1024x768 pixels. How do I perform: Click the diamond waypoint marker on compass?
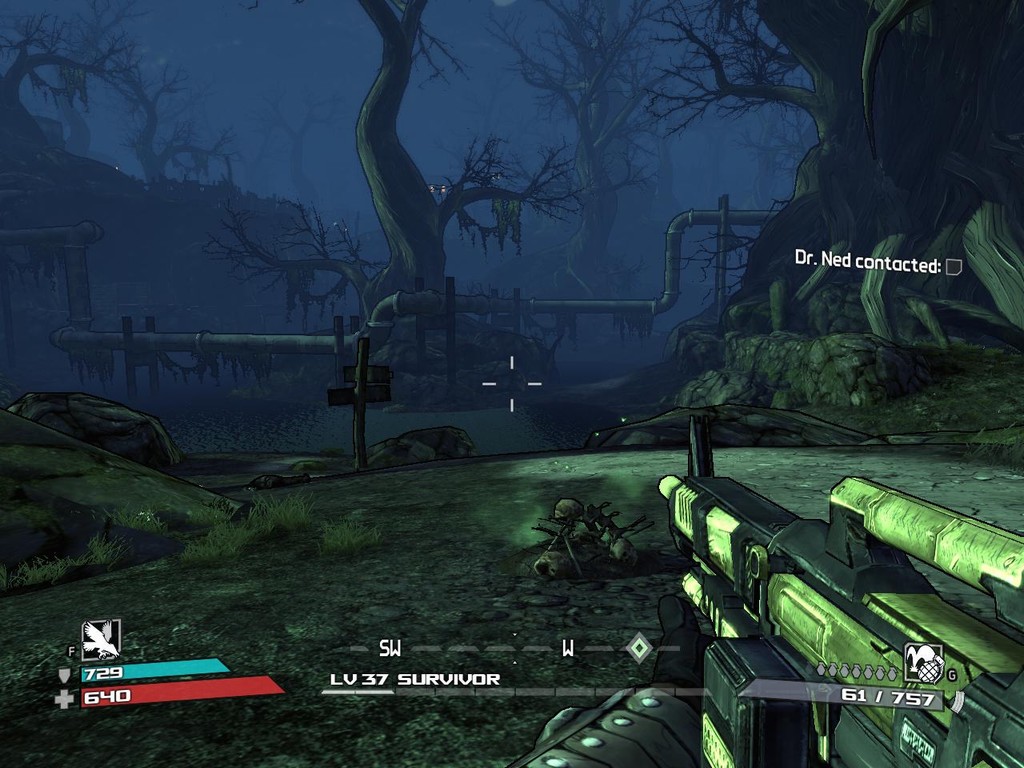tap(638, 648)
